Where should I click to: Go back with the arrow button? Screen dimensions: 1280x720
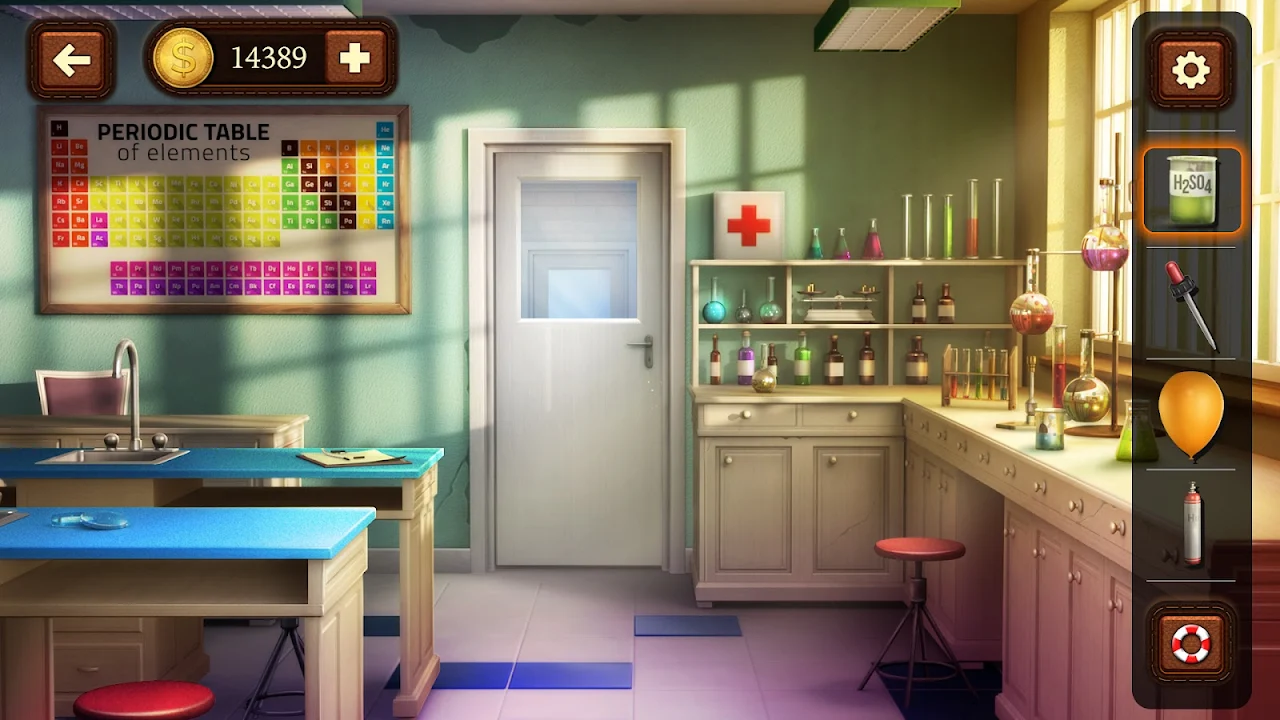pyautogui.click(x=72, y=60)
